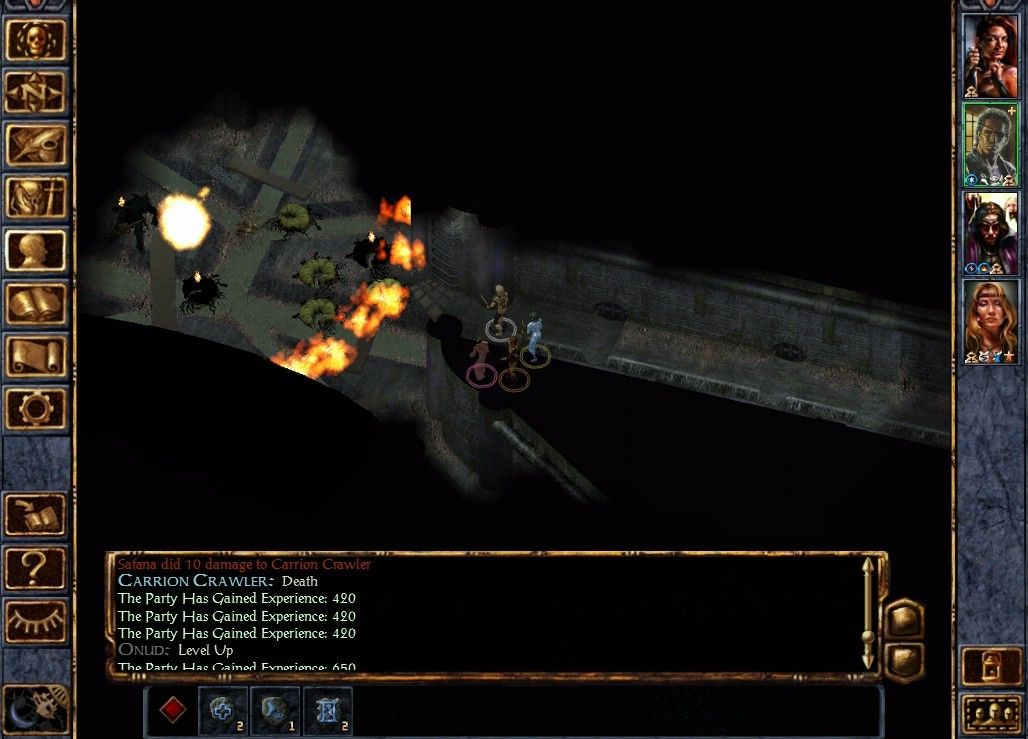The width and height of the screenshot is (1028, 739).
Task: Select the green-highlighted male portrait
Action: (990, 144)
